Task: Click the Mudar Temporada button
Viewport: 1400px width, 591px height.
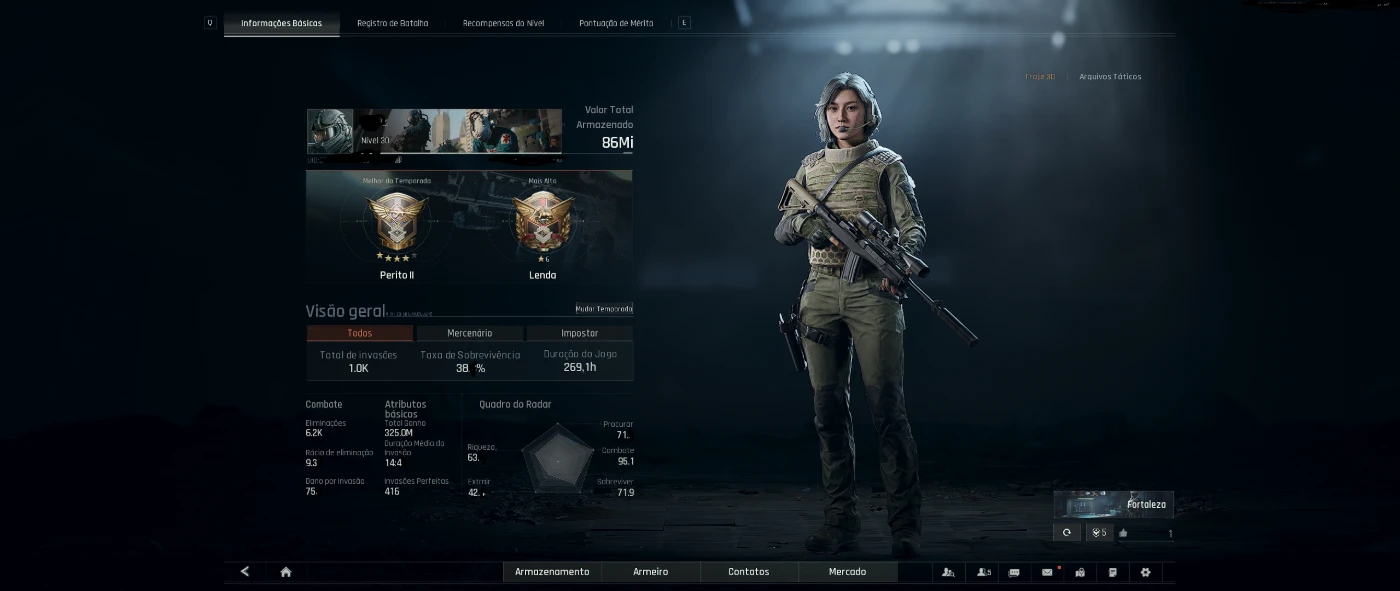Action: point(604,309)
